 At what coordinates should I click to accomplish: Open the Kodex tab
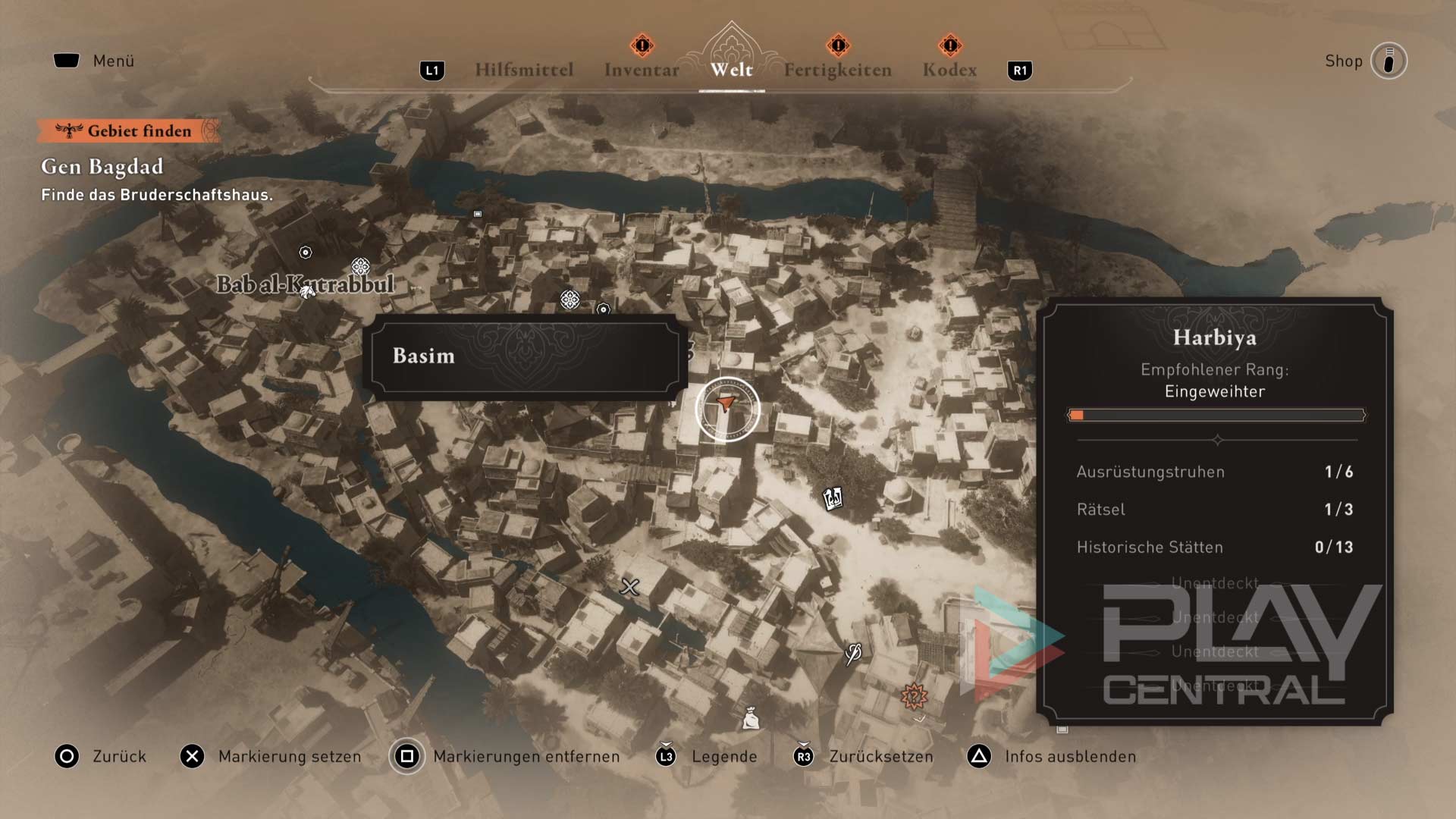tap(949, 70)
